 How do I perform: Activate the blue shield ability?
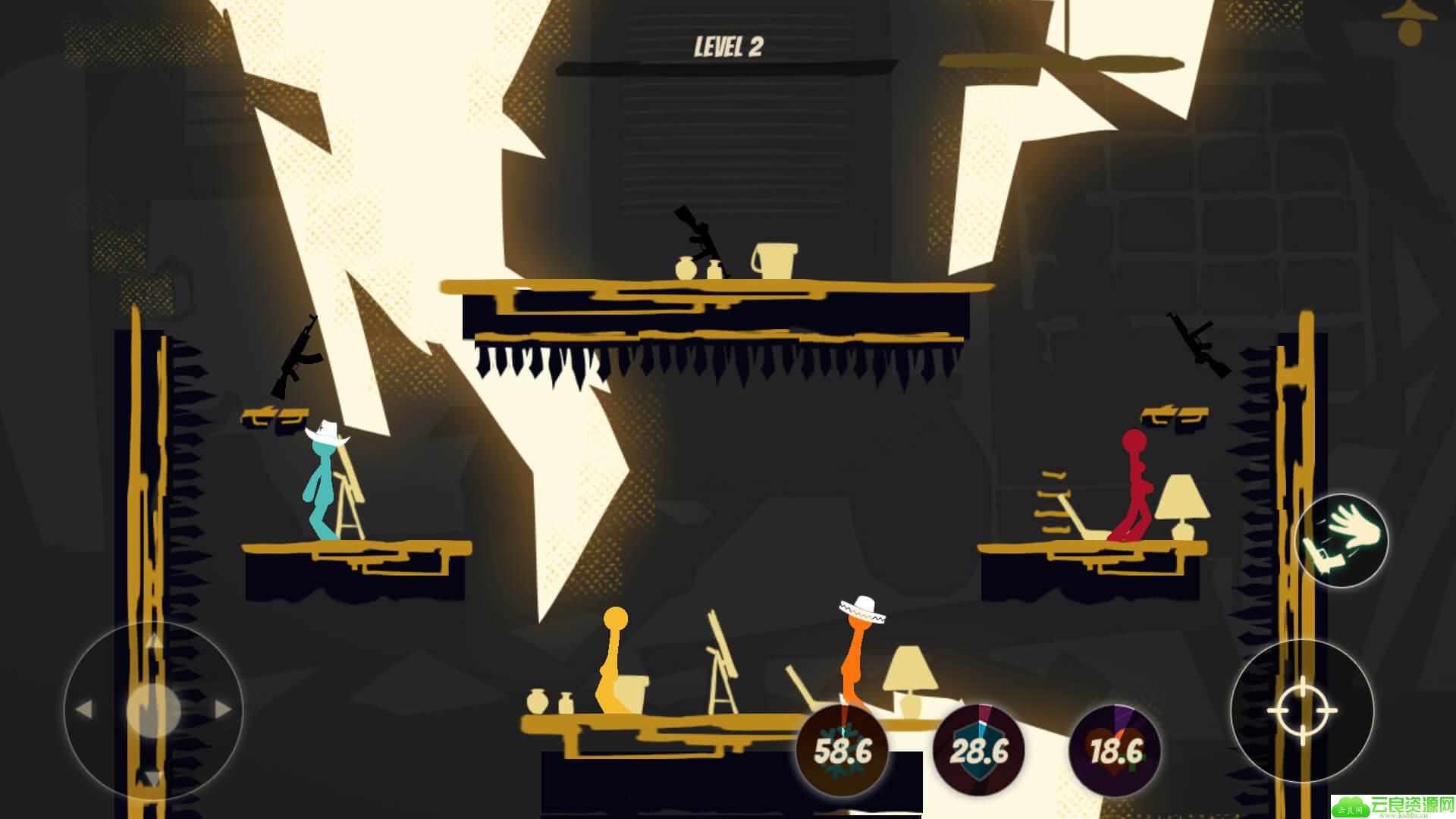click(978, 751)
